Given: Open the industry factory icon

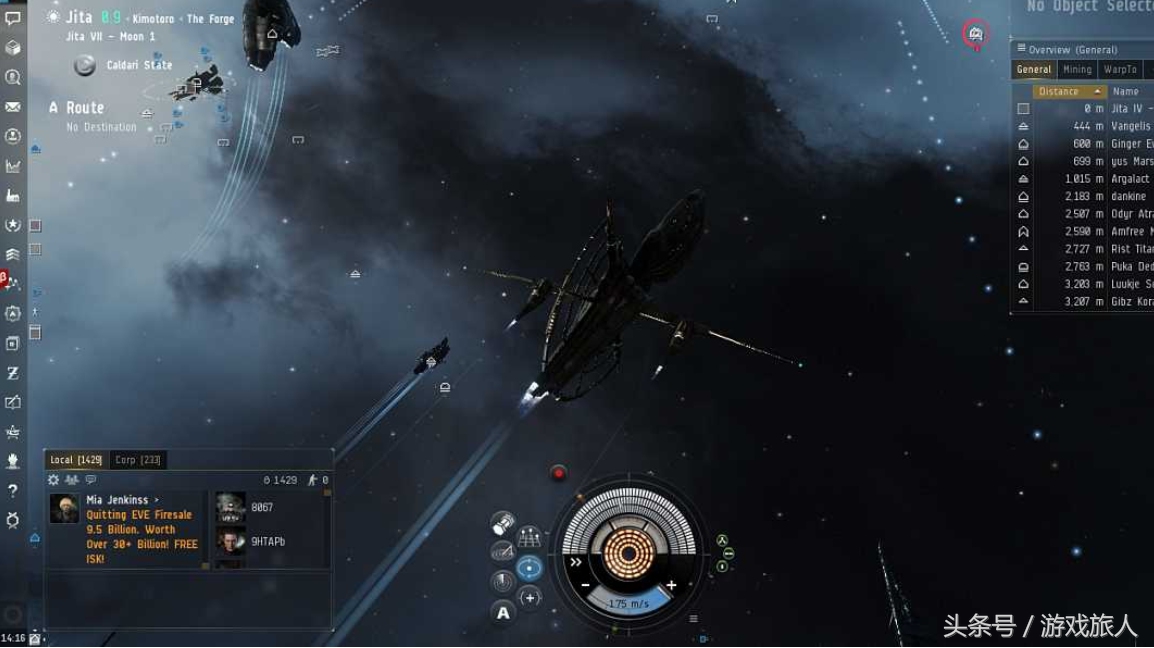Looking at the screenshot, I should point(13,195).
